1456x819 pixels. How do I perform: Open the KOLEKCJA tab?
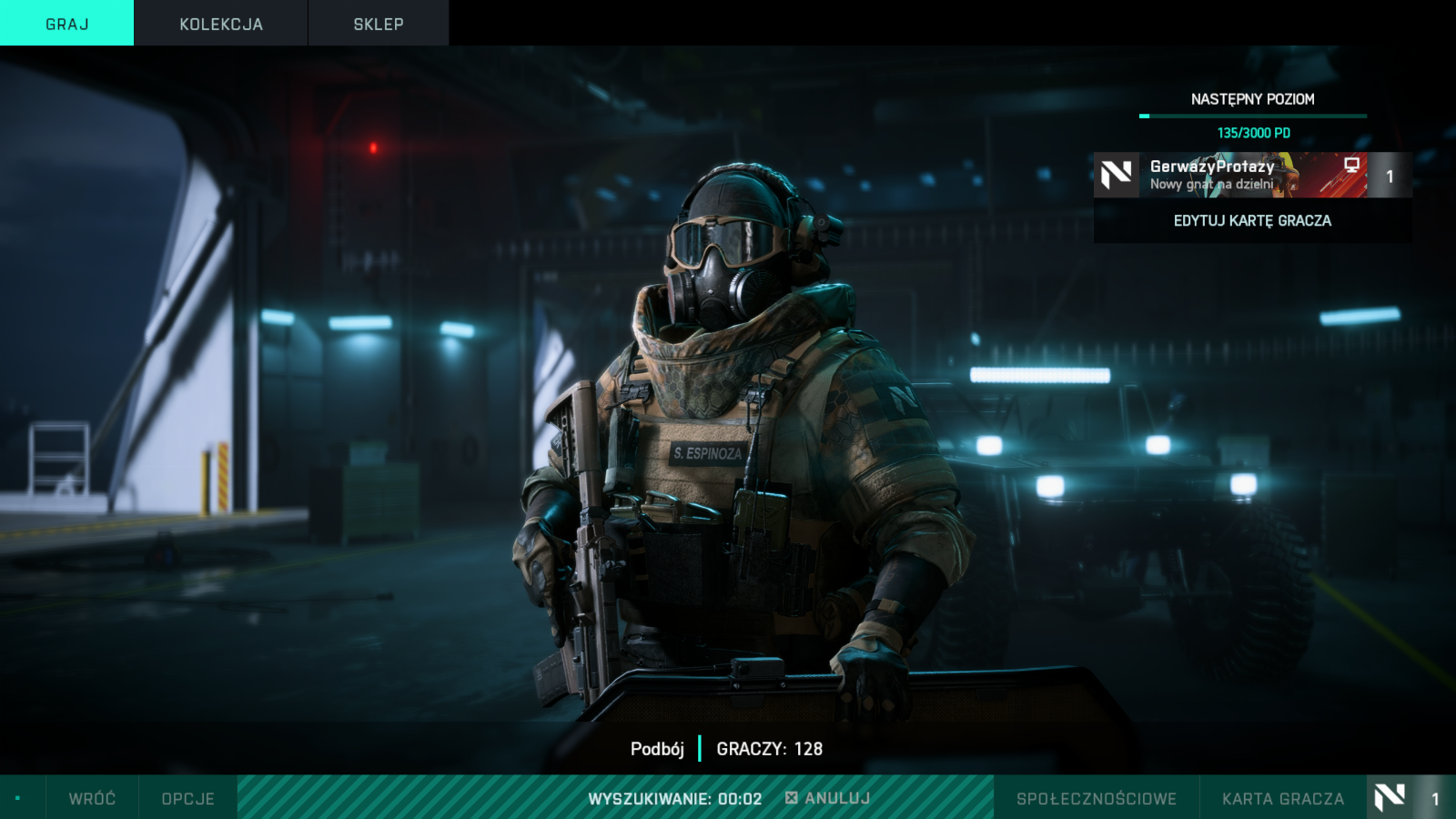click(x=221, y=24)
